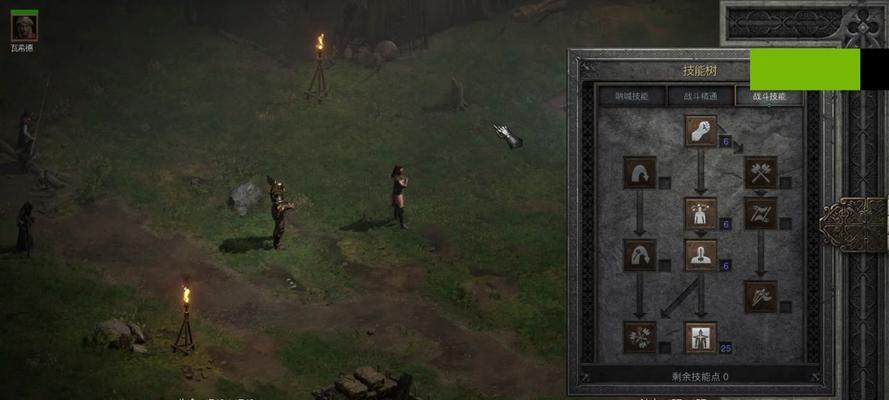Select the upper Leap skill icon

tap(639, 172)
